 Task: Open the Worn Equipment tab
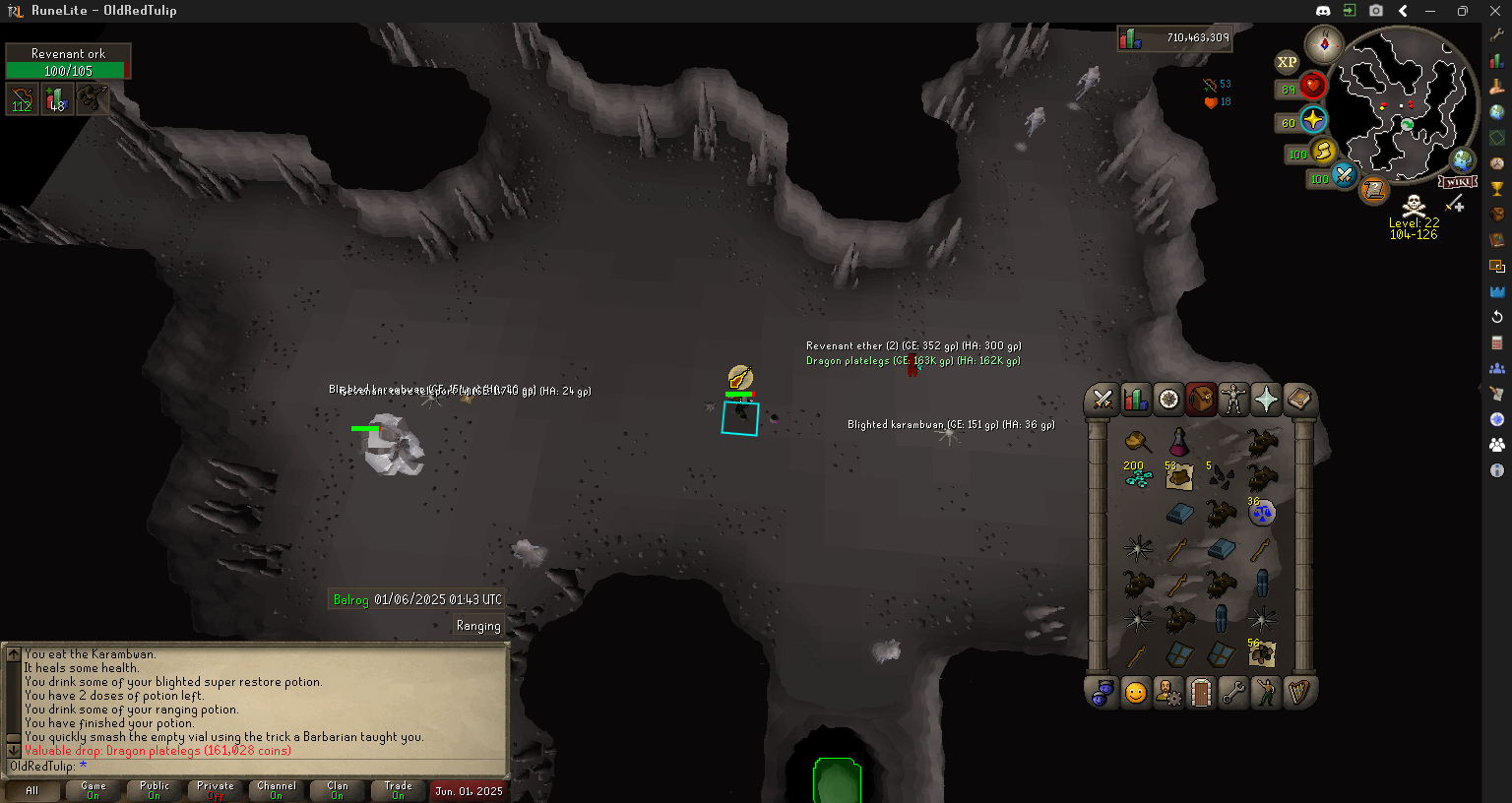tap(1233, 399)
